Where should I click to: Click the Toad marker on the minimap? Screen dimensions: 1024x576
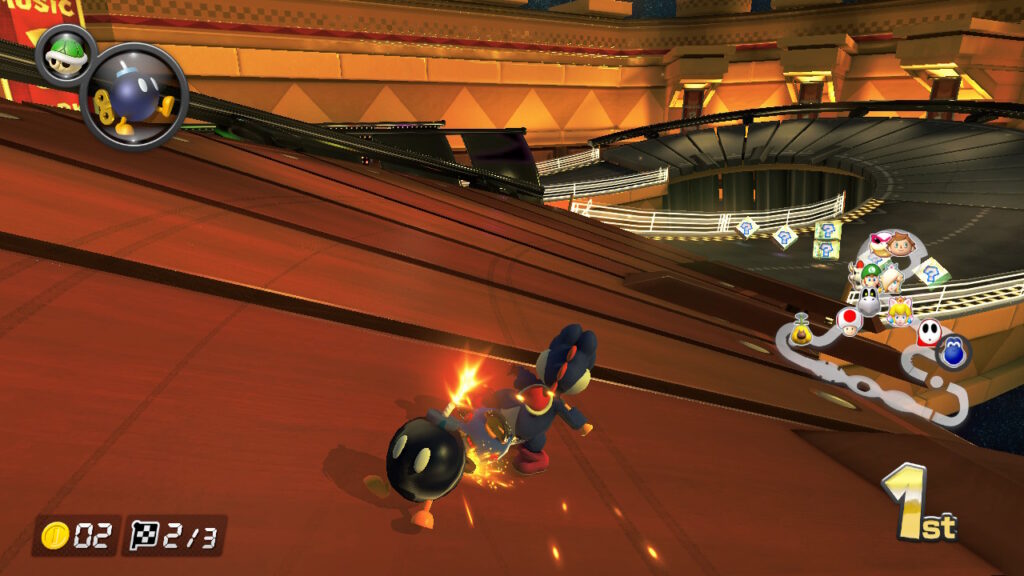(x=848, y=321)
